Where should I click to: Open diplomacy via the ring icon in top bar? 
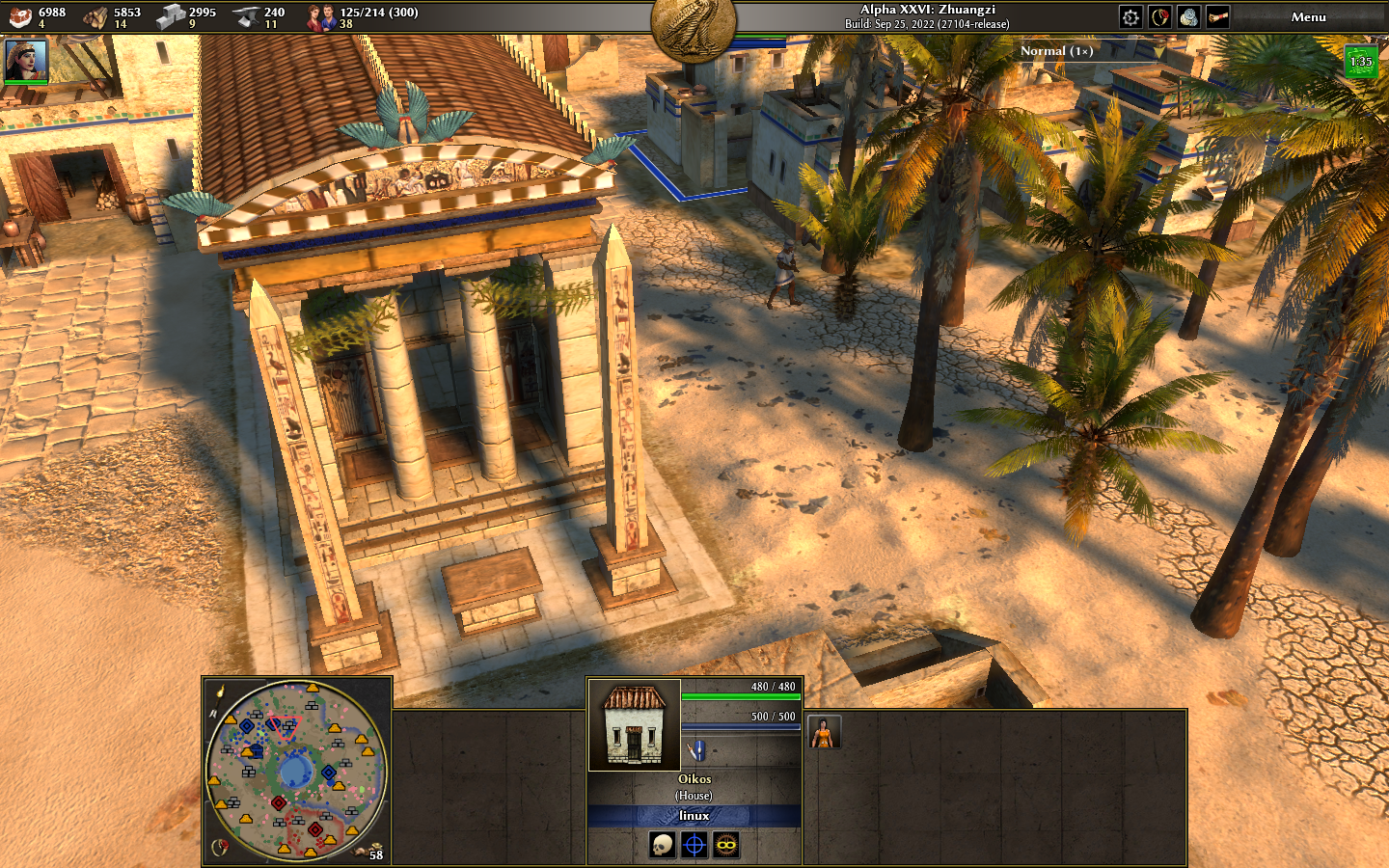[x=1159, y=17]
